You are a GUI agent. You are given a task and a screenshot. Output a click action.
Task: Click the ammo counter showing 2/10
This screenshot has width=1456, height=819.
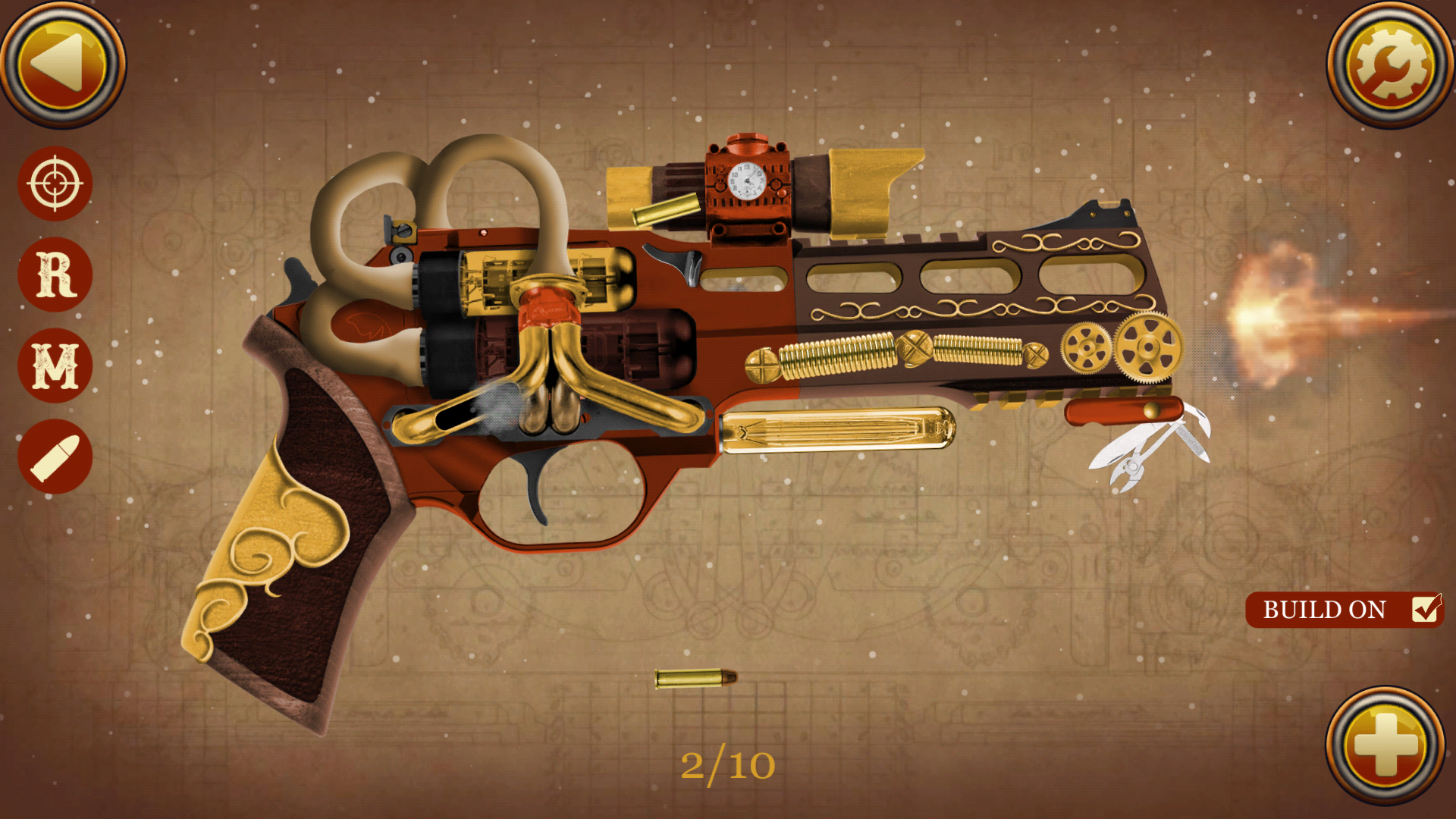(x=730, y=766)
